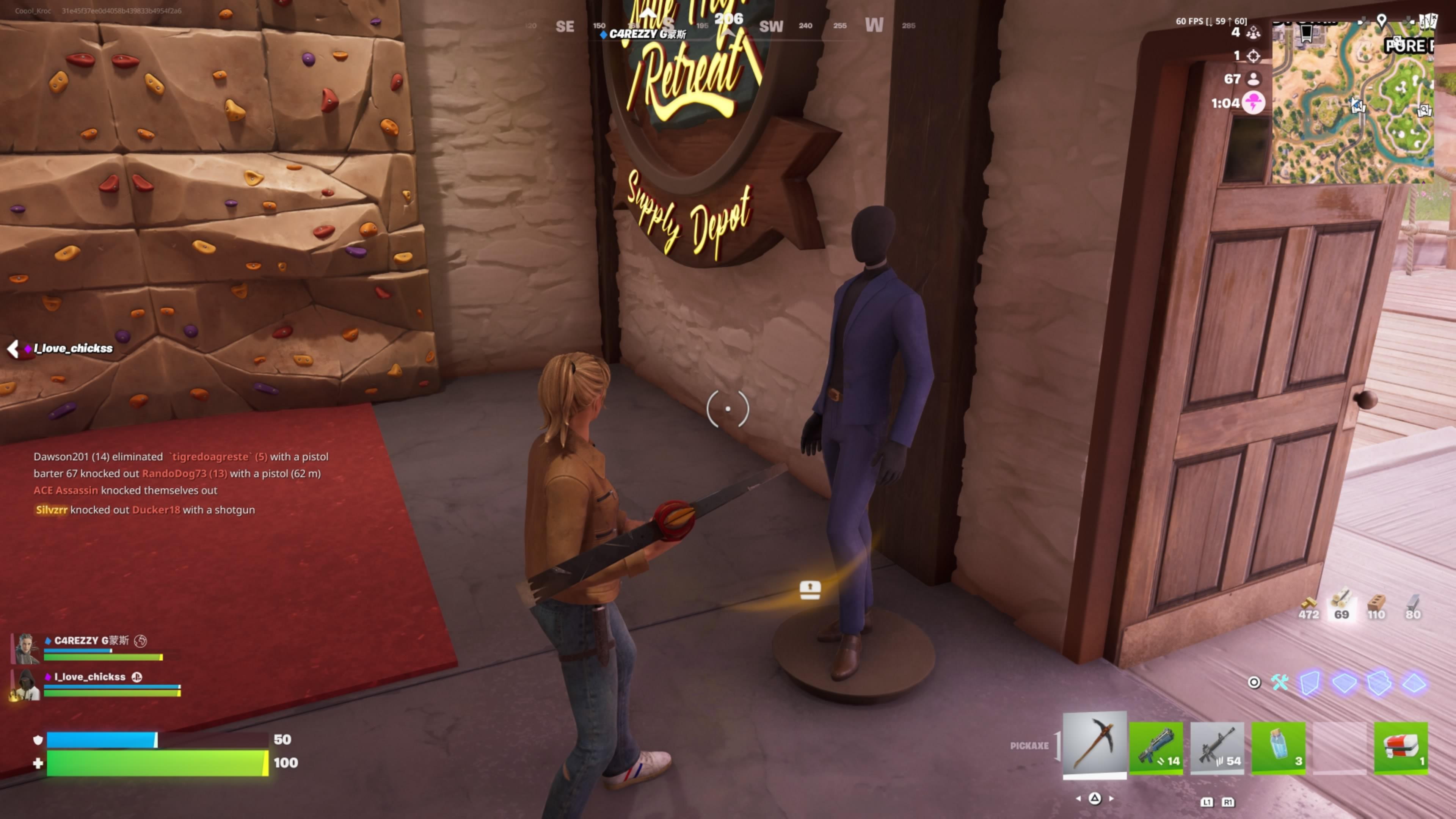Select teammate I_love_chickss in squad list
1456x819 pixels.
[x=89, y=676]
